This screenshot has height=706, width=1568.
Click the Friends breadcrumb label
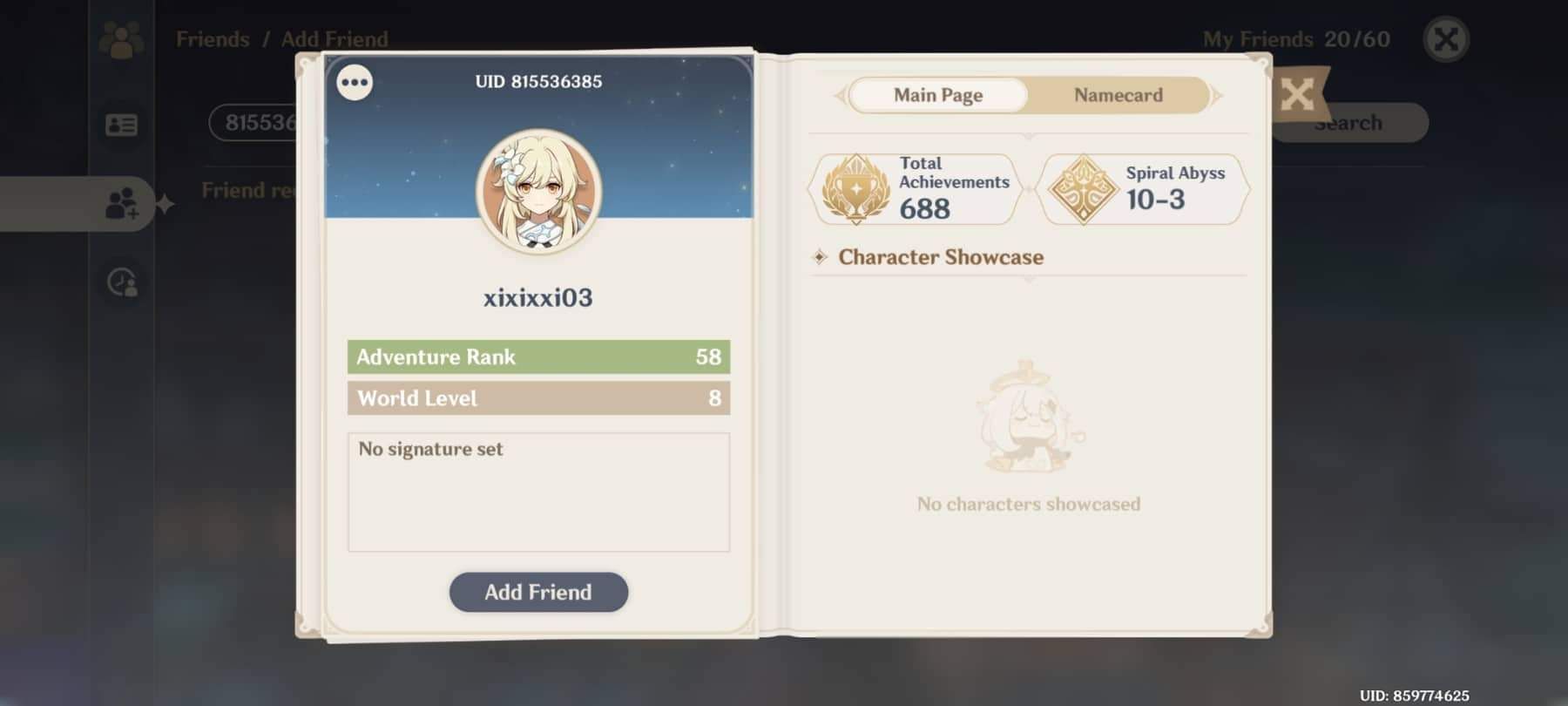pyautogui.click(x=212, y=39)
